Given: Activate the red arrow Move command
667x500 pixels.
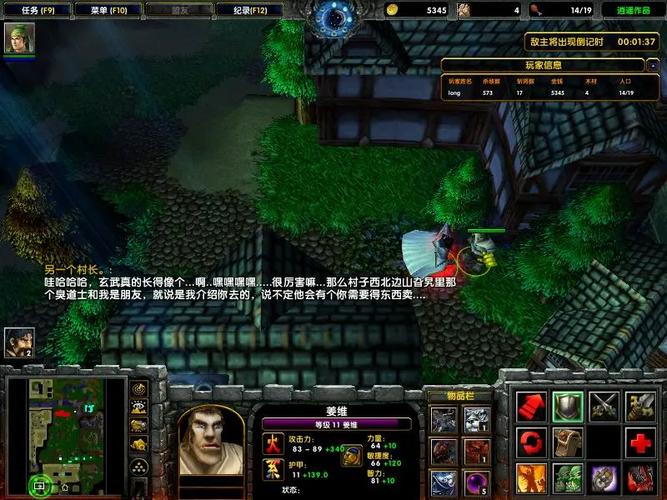Looking at the screenshot, I should coord(530,405).
